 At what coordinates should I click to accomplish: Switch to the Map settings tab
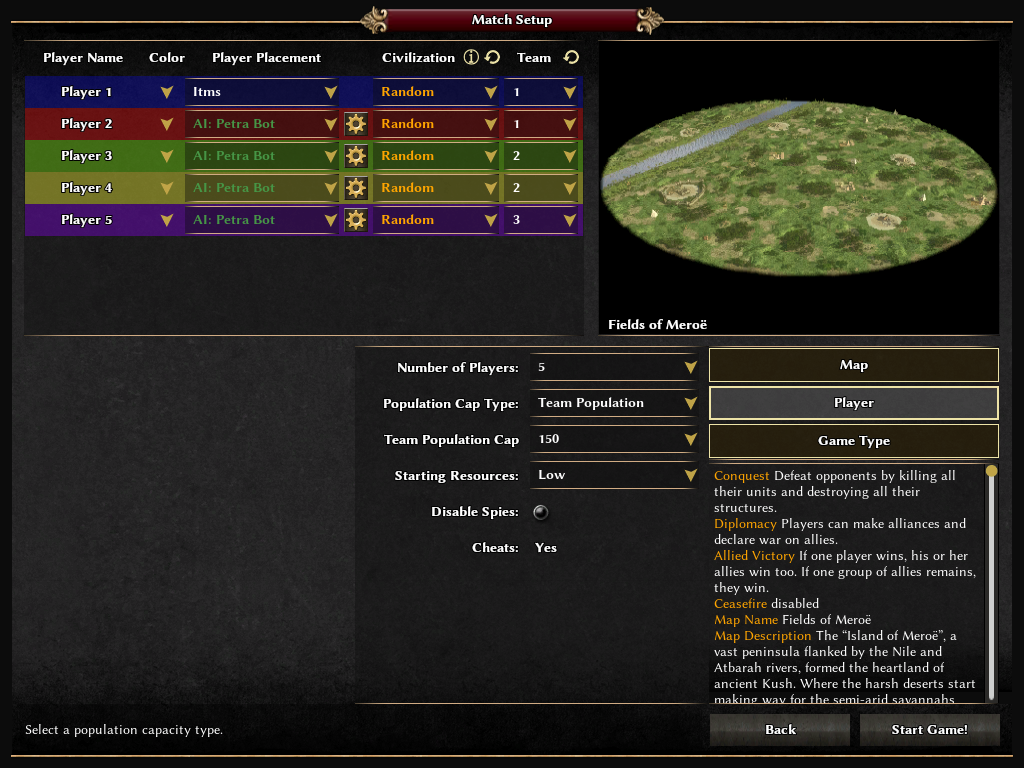coord(853,365)
